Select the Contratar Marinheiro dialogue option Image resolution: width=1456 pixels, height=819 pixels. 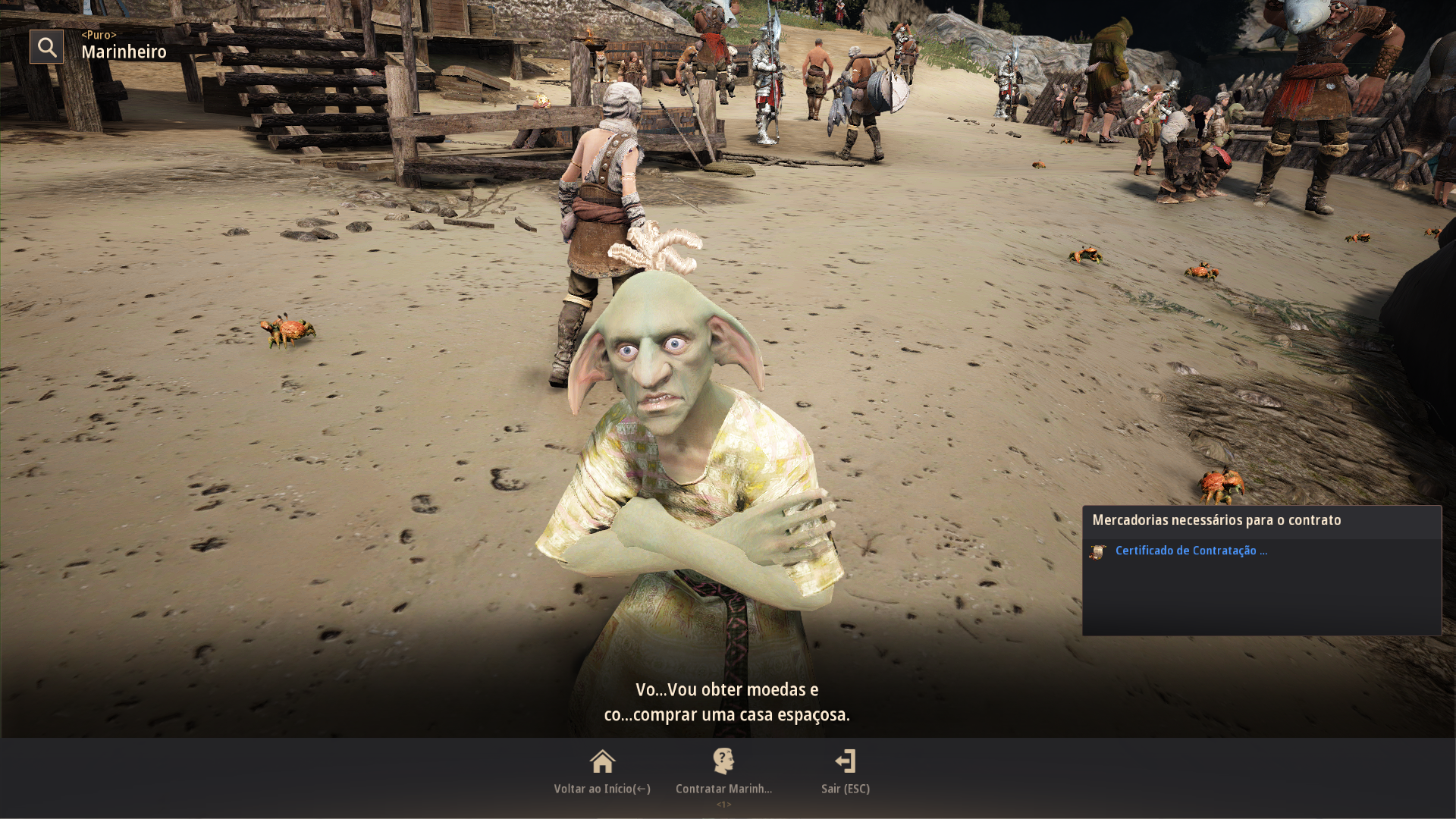723,771
